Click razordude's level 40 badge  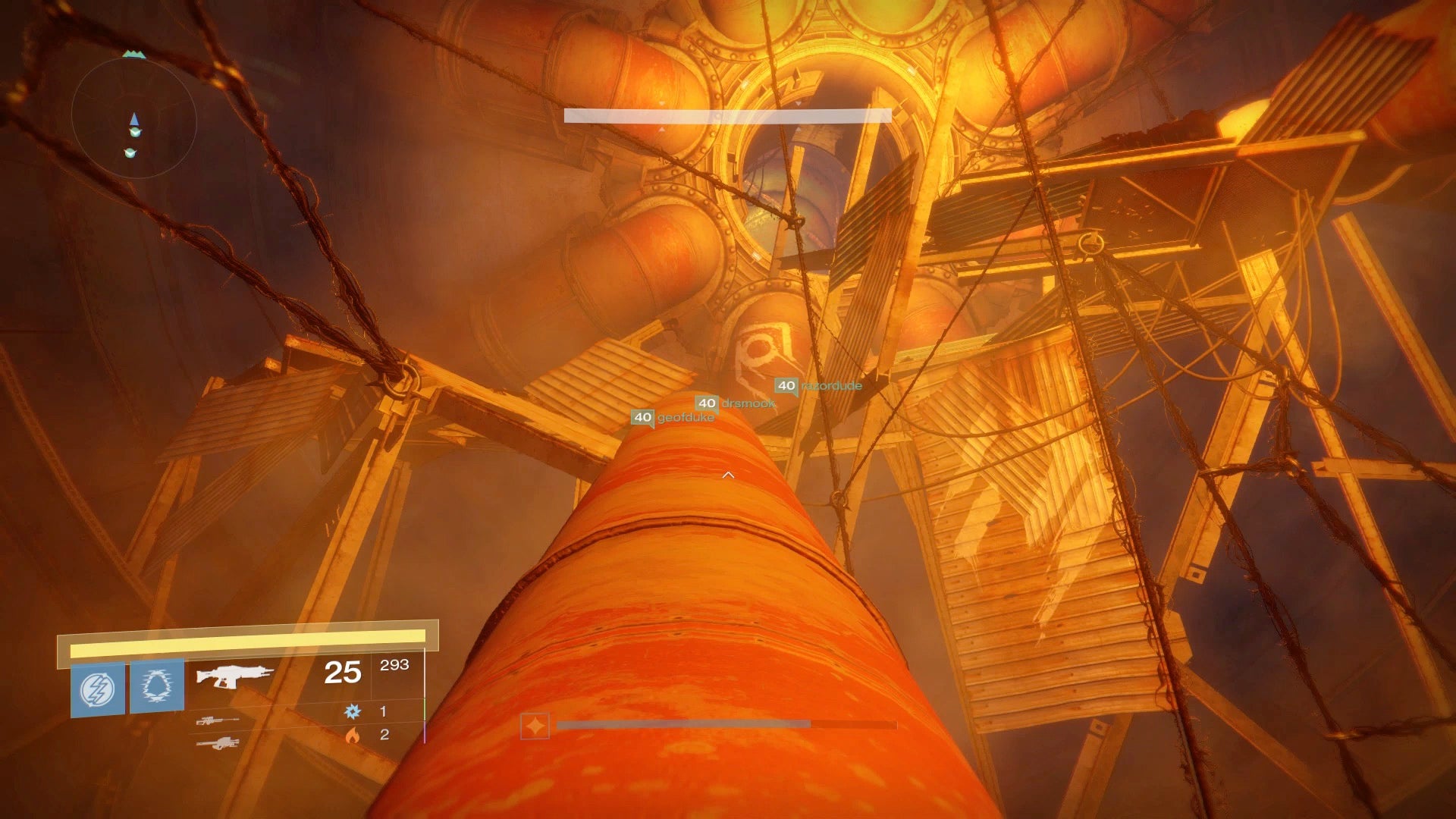(786, 385)
